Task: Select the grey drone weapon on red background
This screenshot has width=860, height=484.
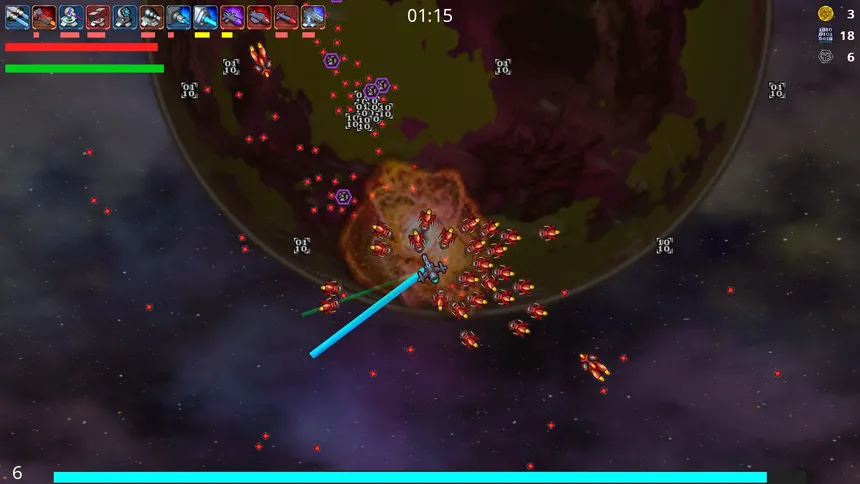Action: 98,16
